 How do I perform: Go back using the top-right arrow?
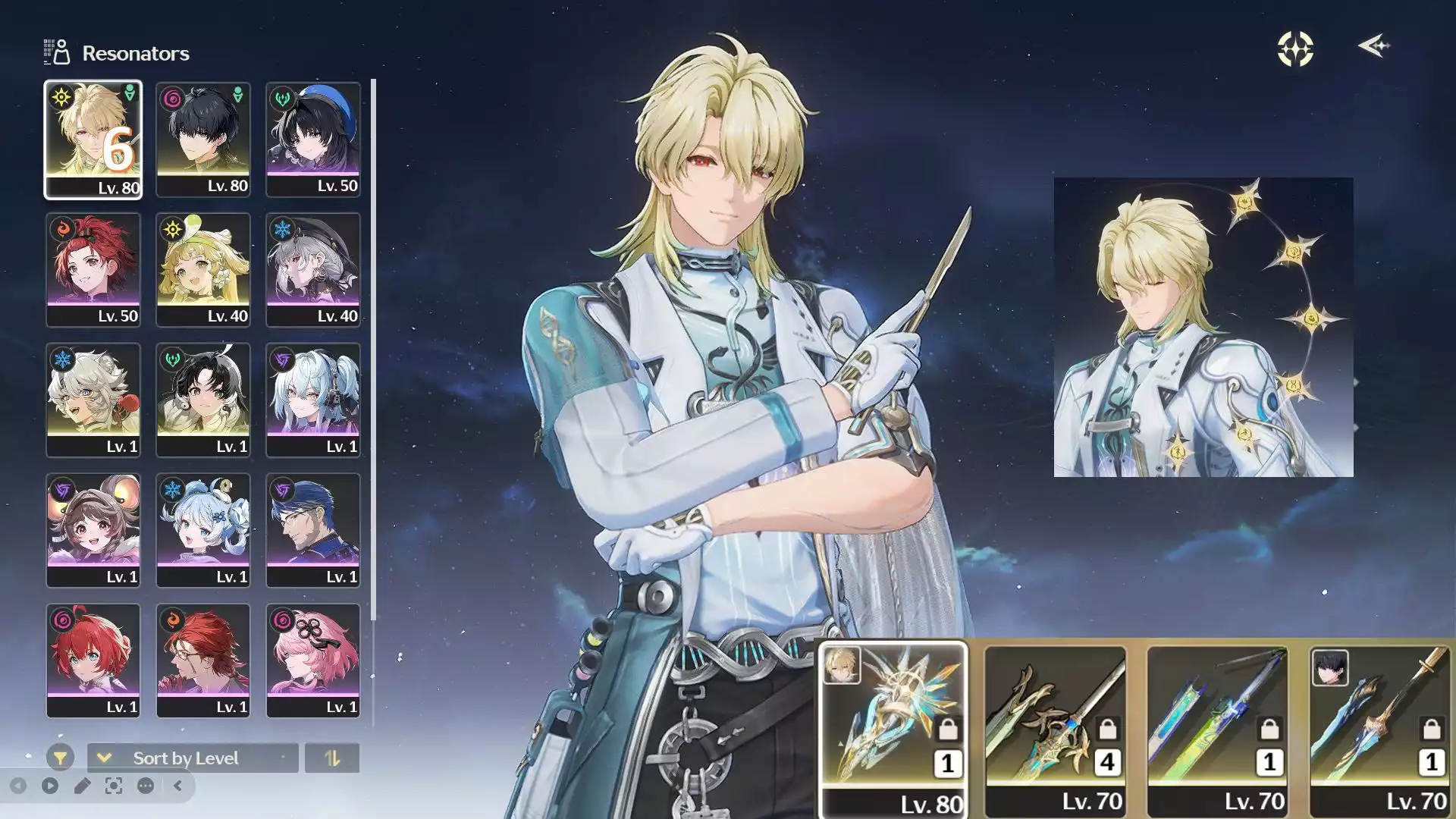[1373, 46]
